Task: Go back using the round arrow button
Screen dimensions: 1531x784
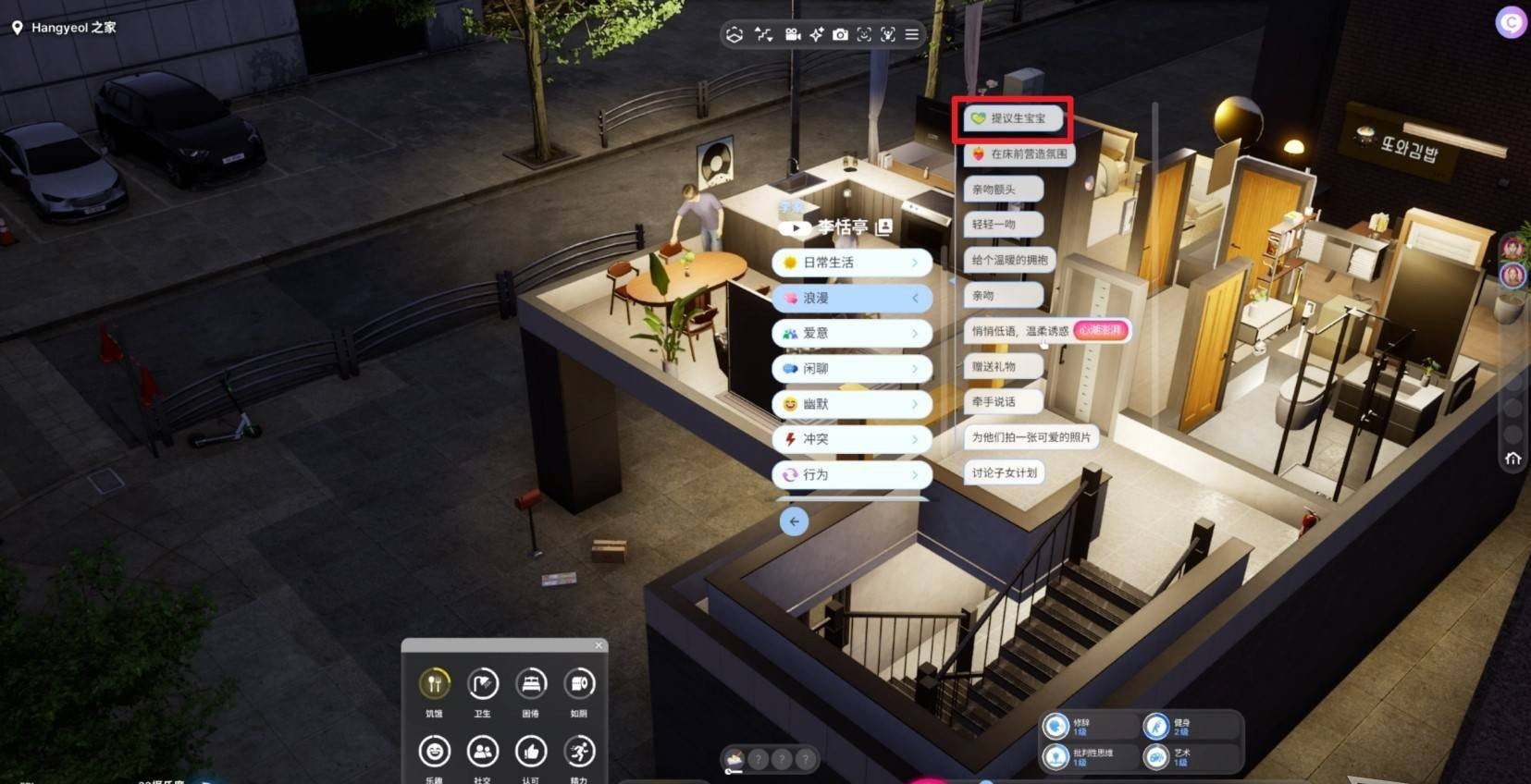Action: click(x=794, y=521)
